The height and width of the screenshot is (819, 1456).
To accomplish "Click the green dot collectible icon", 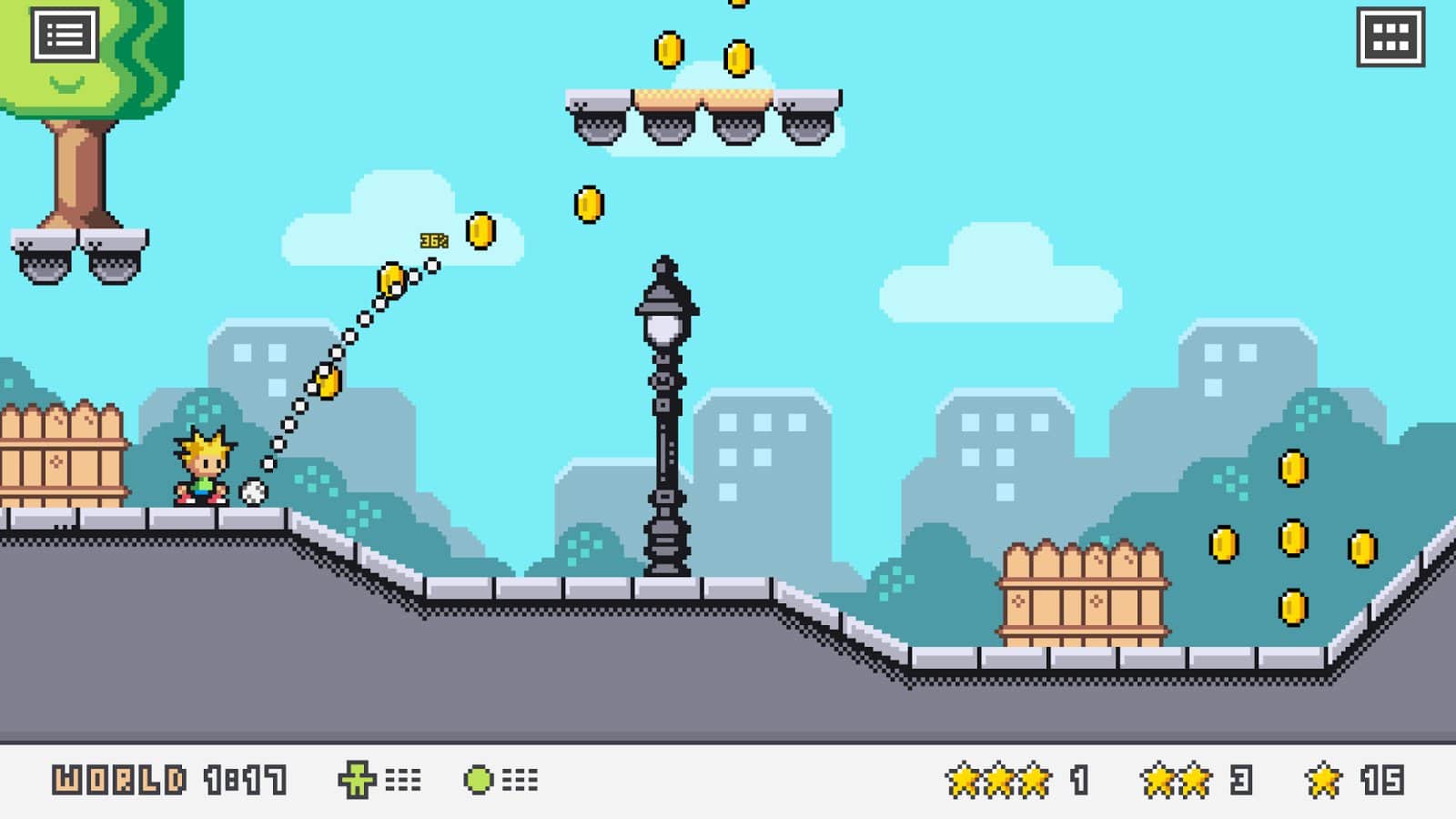I will click(478, 779).
